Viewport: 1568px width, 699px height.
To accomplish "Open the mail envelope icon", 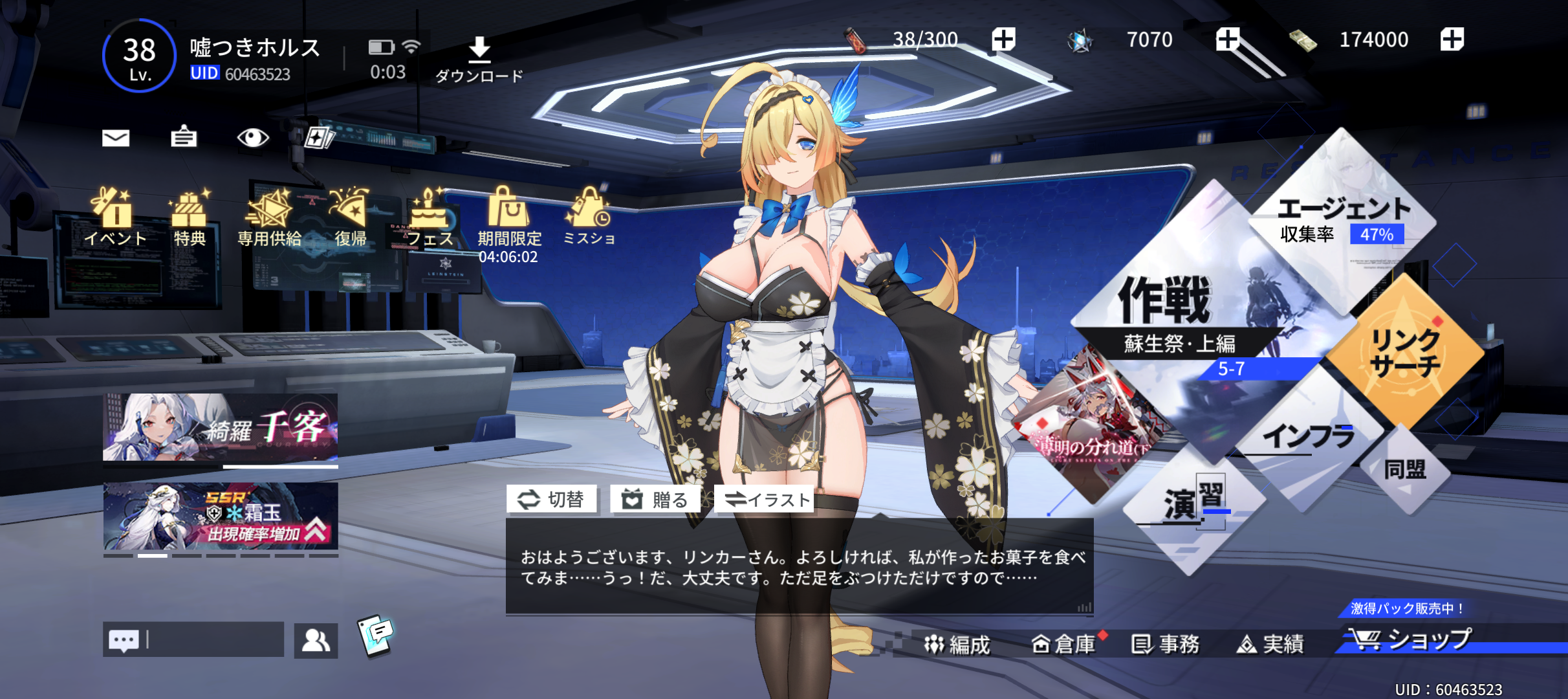I will 116,138.
